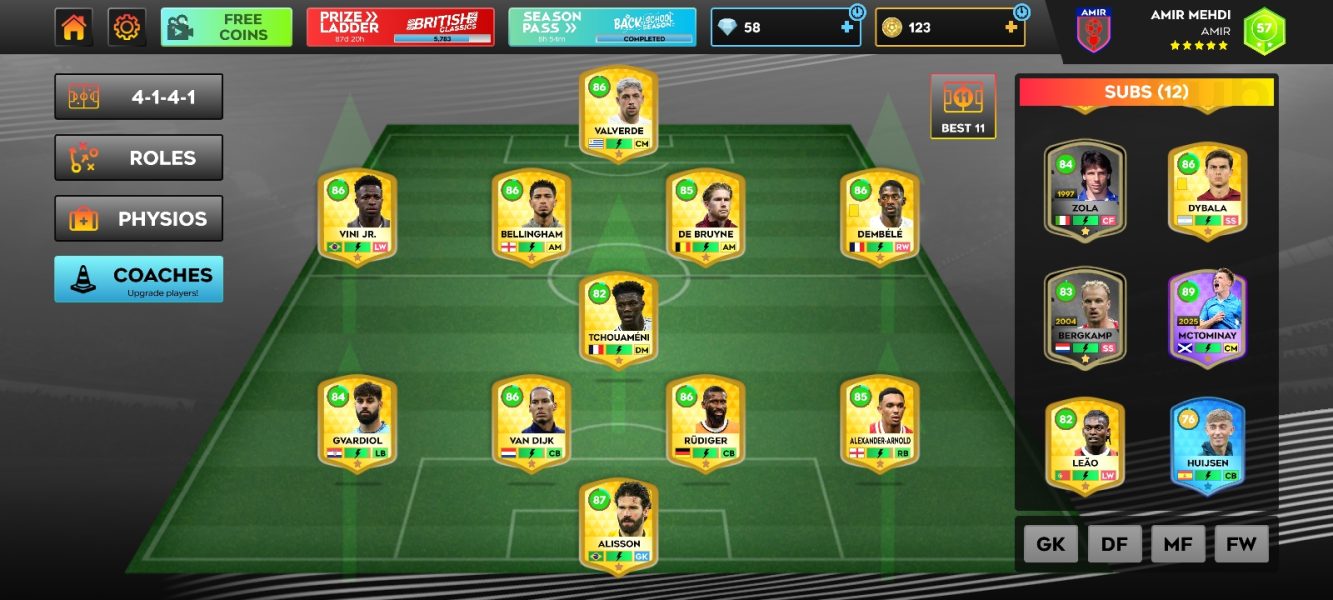This screenshot has width=1333, height=600.
Task: Open Coaches to upgrade players
Action: (x=139, y=279)
